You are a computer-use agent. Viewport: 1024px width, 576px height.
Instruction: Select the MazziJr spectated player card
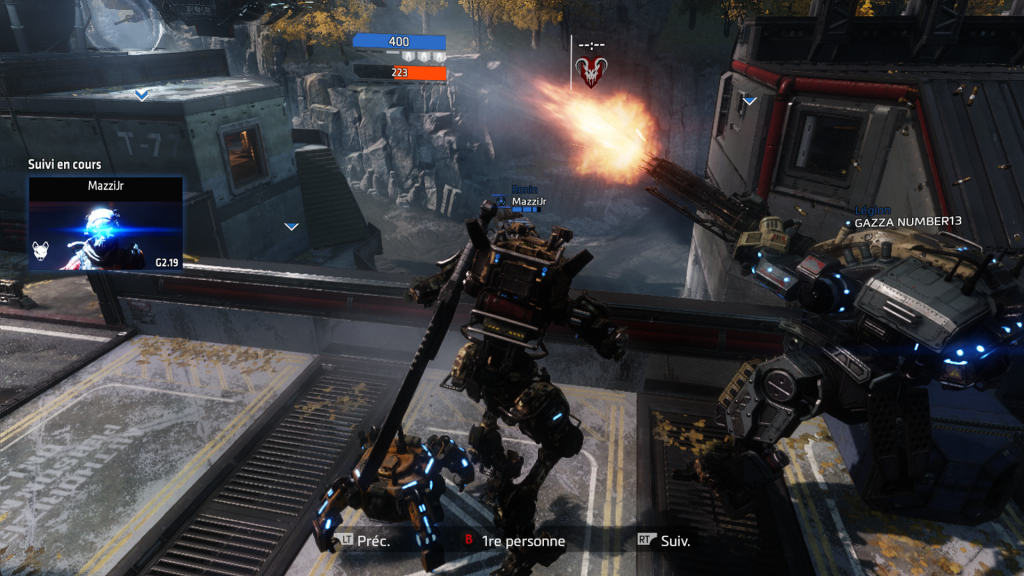105,224
